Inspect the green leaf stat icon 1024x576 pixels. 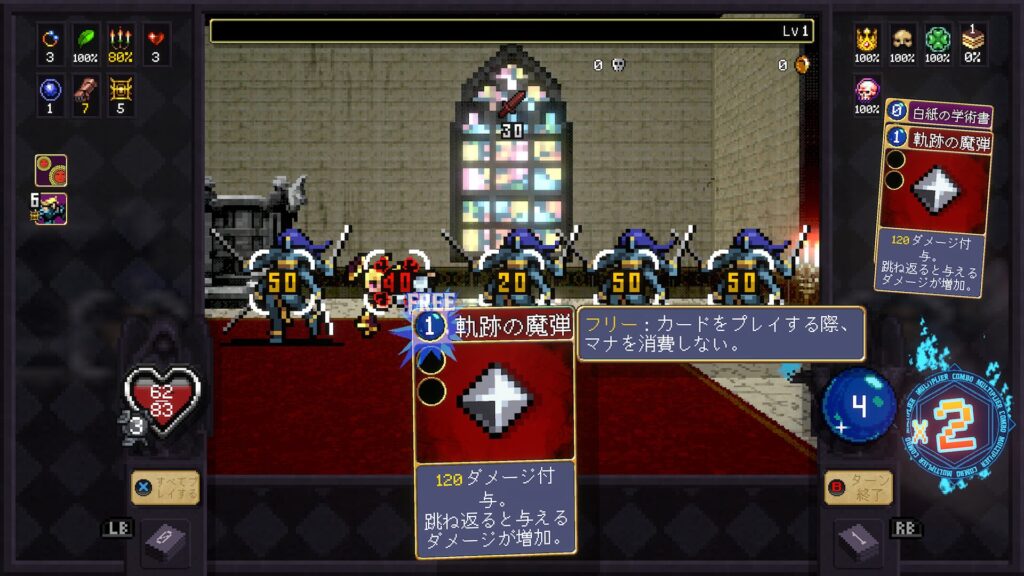86,42
